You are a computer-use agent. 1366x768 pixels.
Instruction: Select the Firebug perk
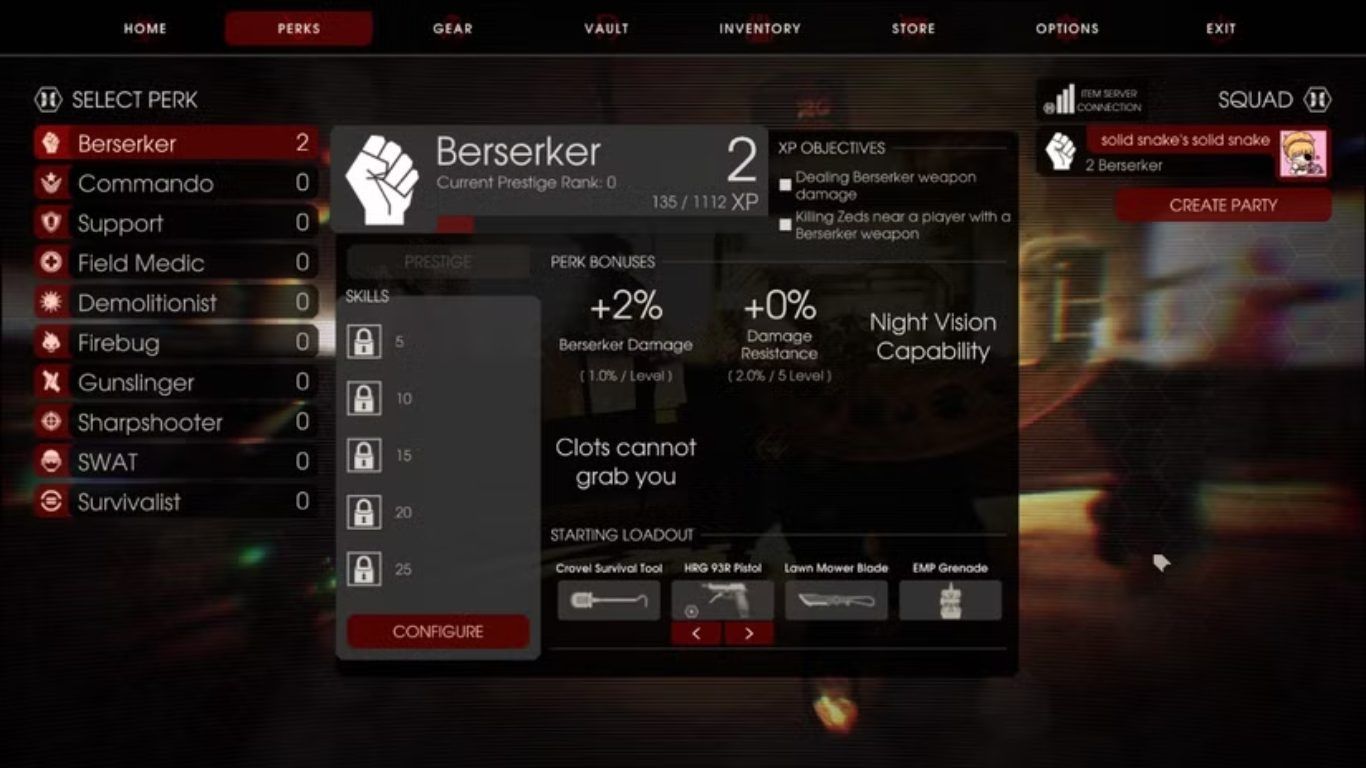175,343
